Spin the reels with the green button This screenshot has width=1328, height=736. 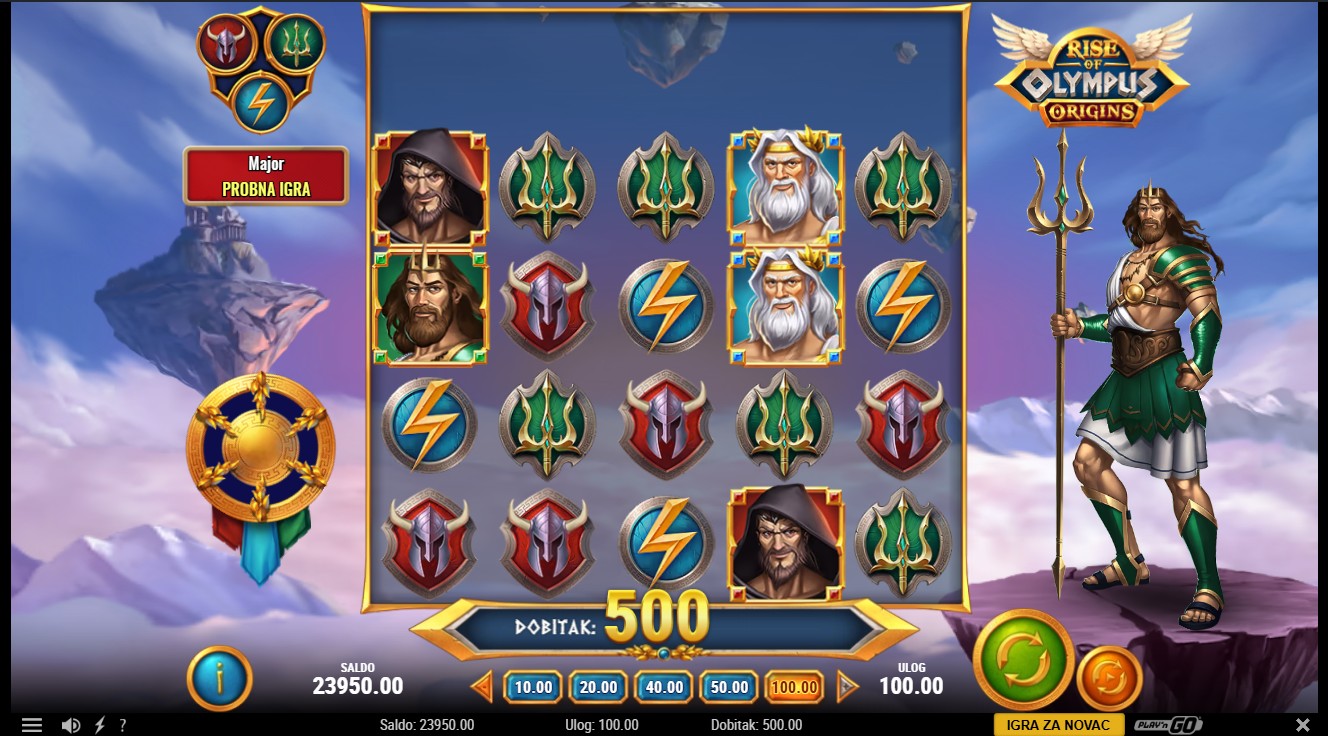1023,659
